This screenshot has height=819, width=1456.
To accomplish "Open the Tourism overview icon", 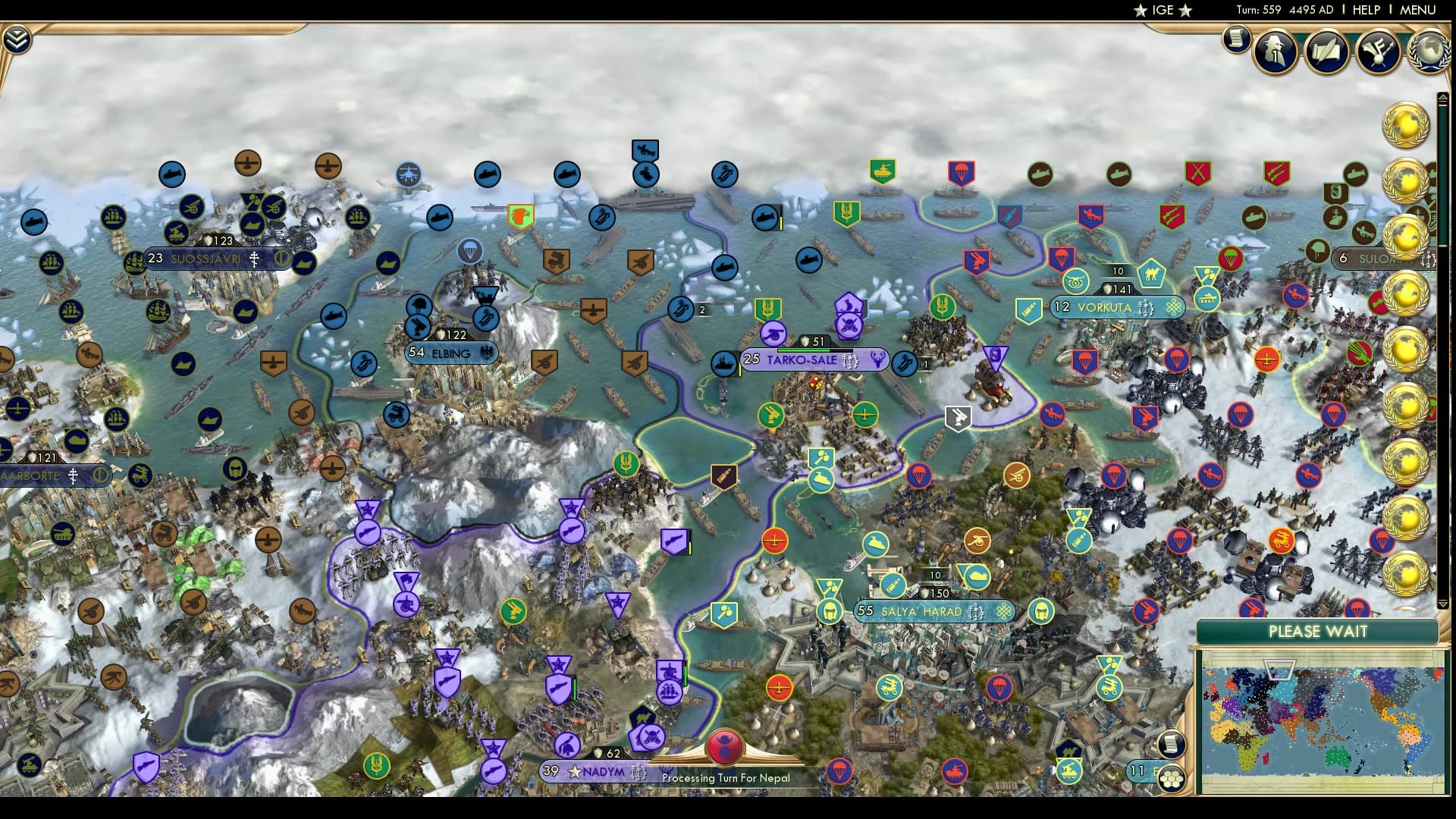I will pos(1379,52).
